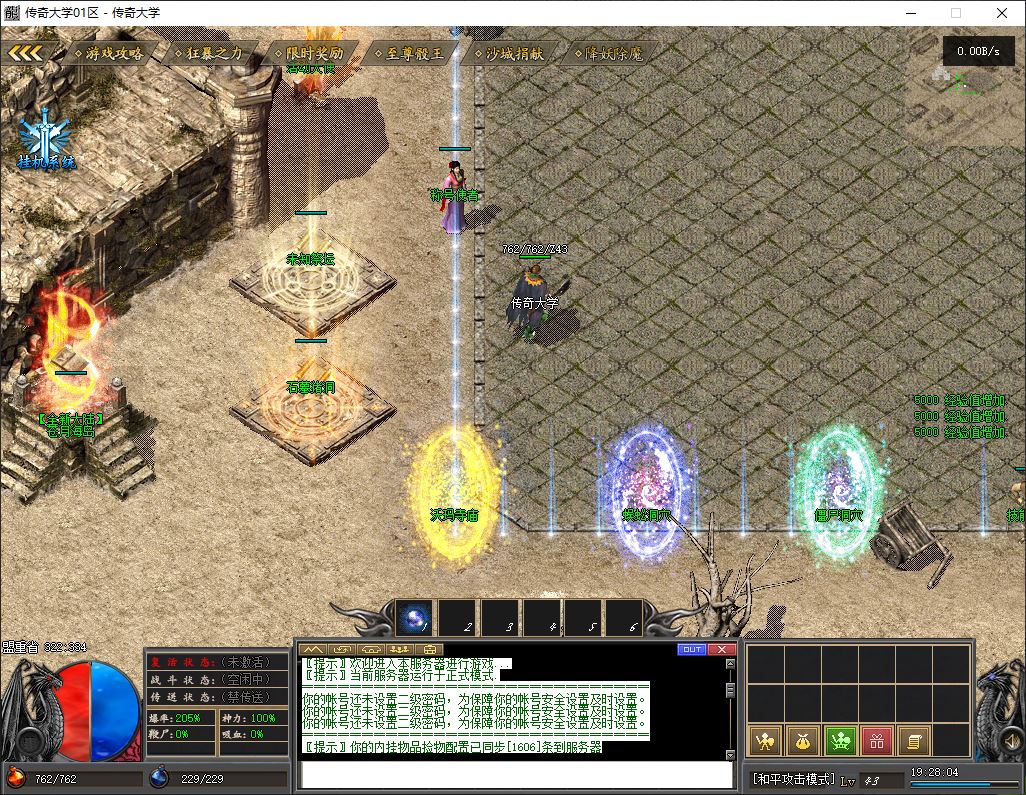
Task: Open the bag pouch icon button
Action: coord(803,741)
